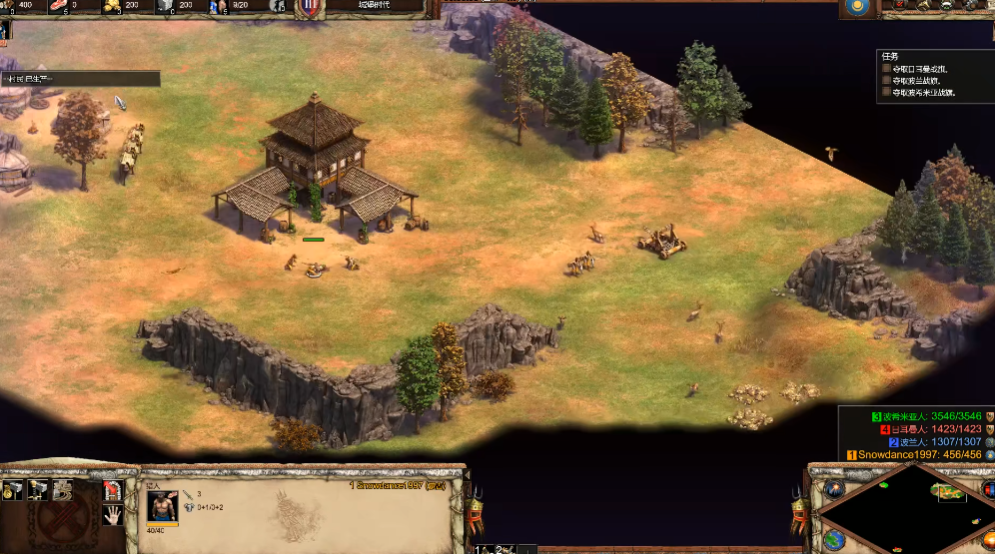Activate the minimap signal flare button
The height and width of the screenshot is (554, 995).
(833, 489)
